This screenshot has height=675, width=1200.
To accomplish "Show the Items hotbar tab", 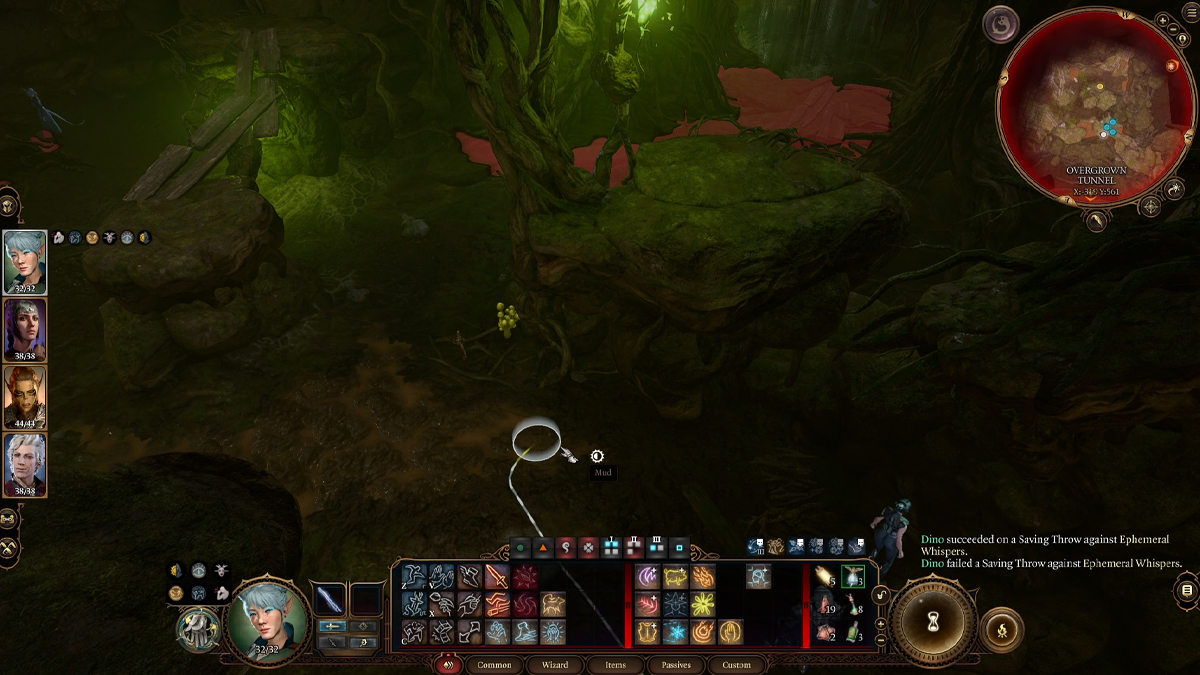I will point(616,665).
